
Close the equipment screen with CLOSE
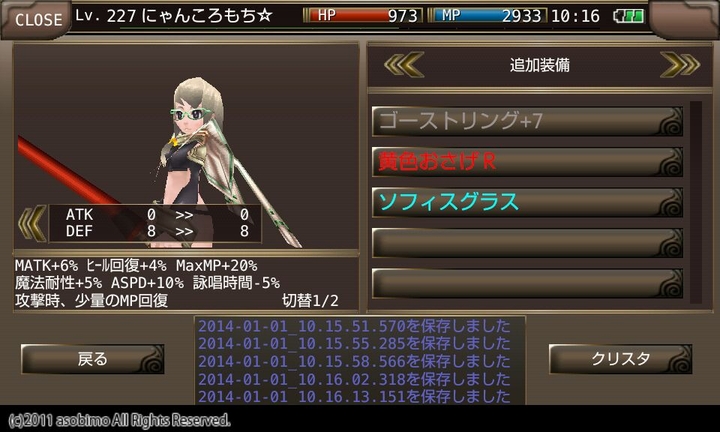[37, 19]
